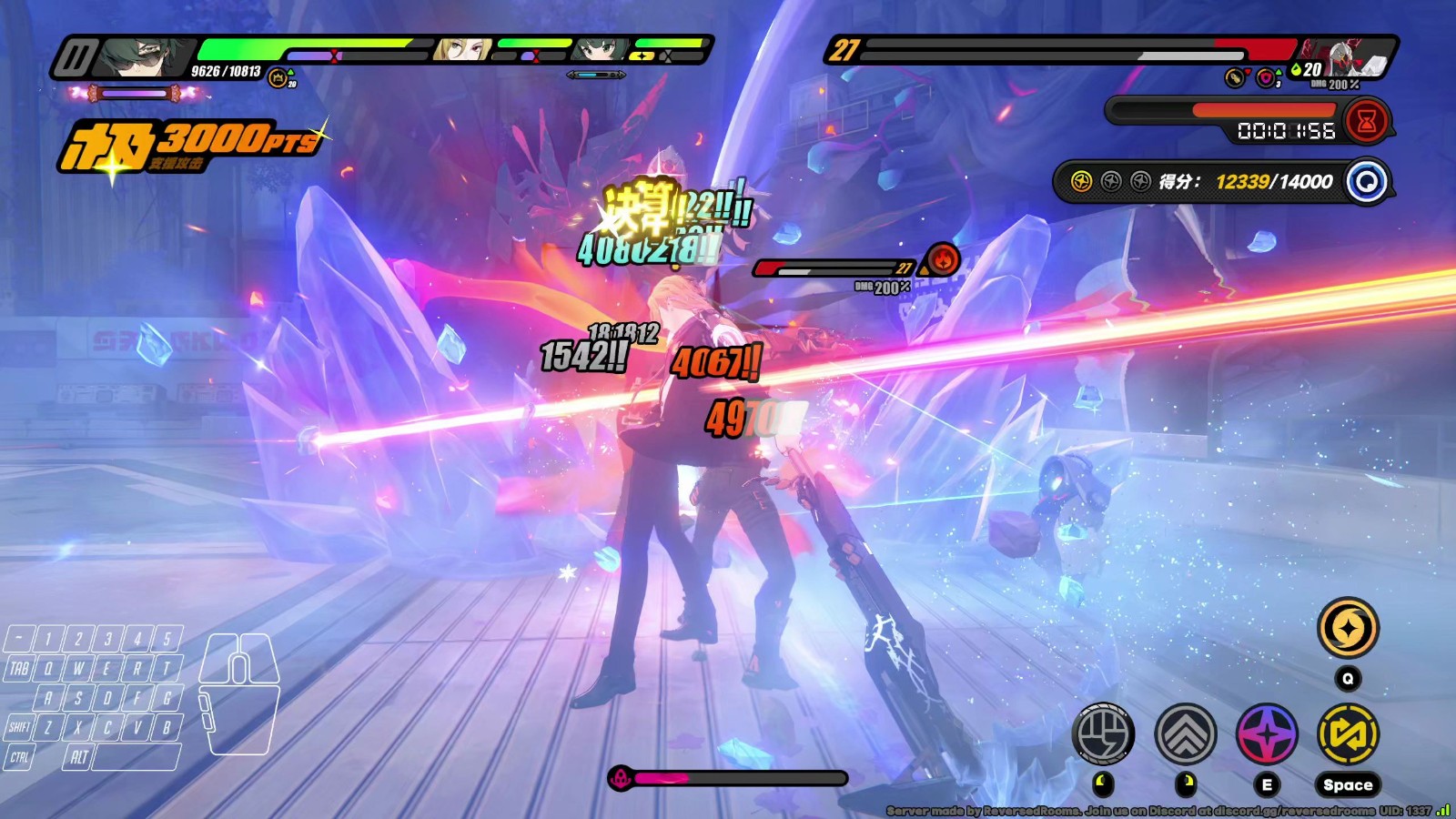Tap the yellow character swap button
Screen dimensions: 1456x819
point(1348,733)
